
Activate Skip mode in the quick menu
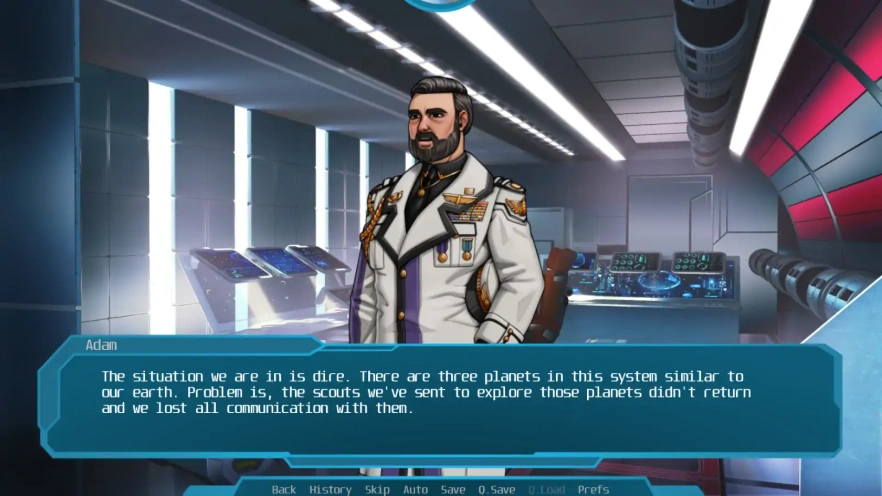(x=377, y=490)
